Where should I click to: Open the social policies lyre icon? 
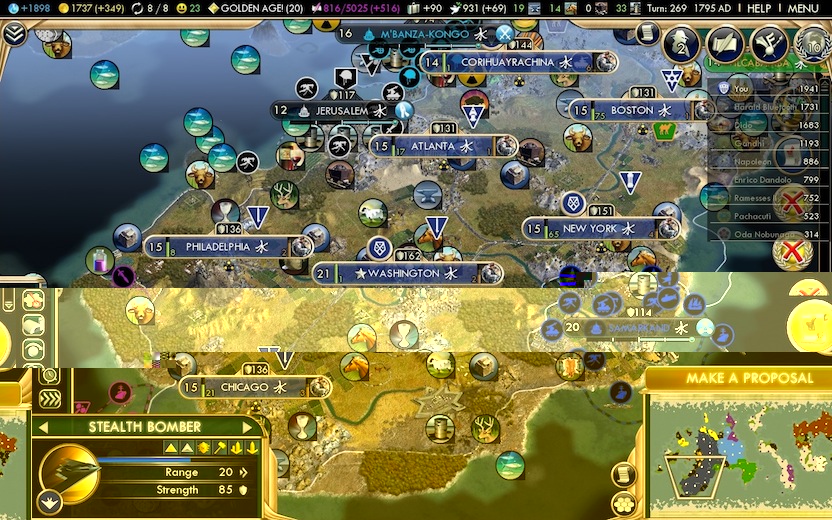[768, 44]
